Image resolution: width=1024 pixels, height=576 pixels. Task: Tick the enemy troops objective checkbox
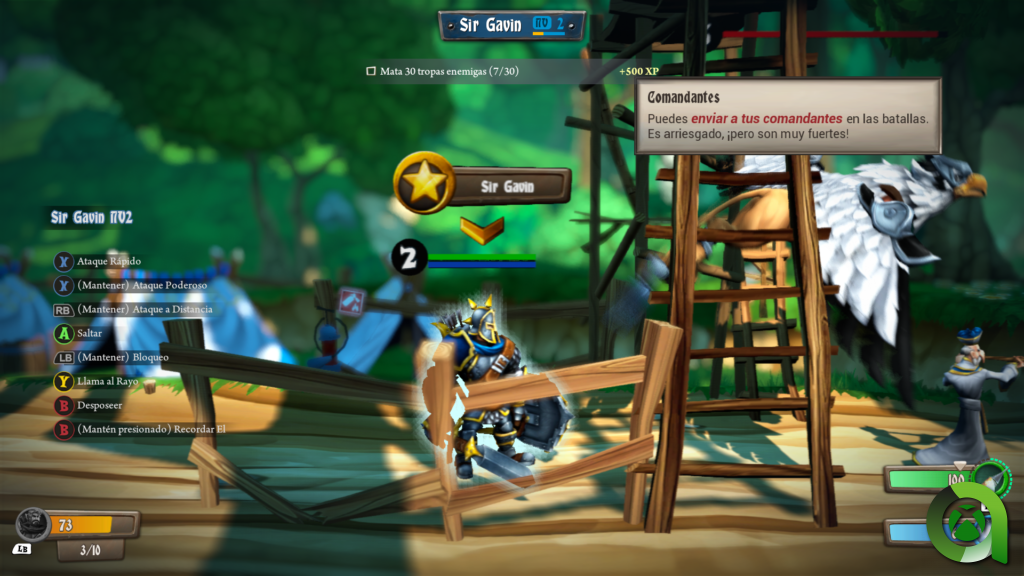[x=371, y=72]
